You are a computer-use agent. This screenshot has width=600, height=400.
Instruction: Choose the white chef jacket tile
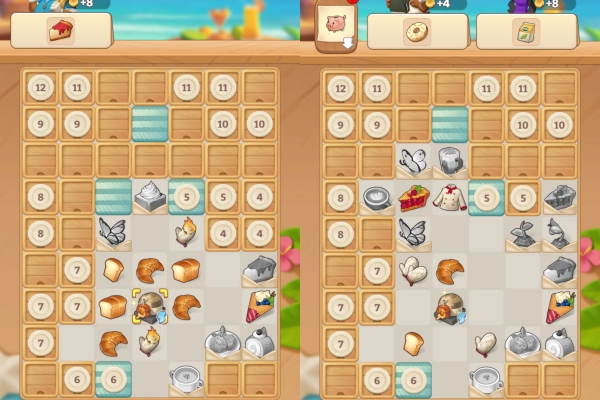449,197
